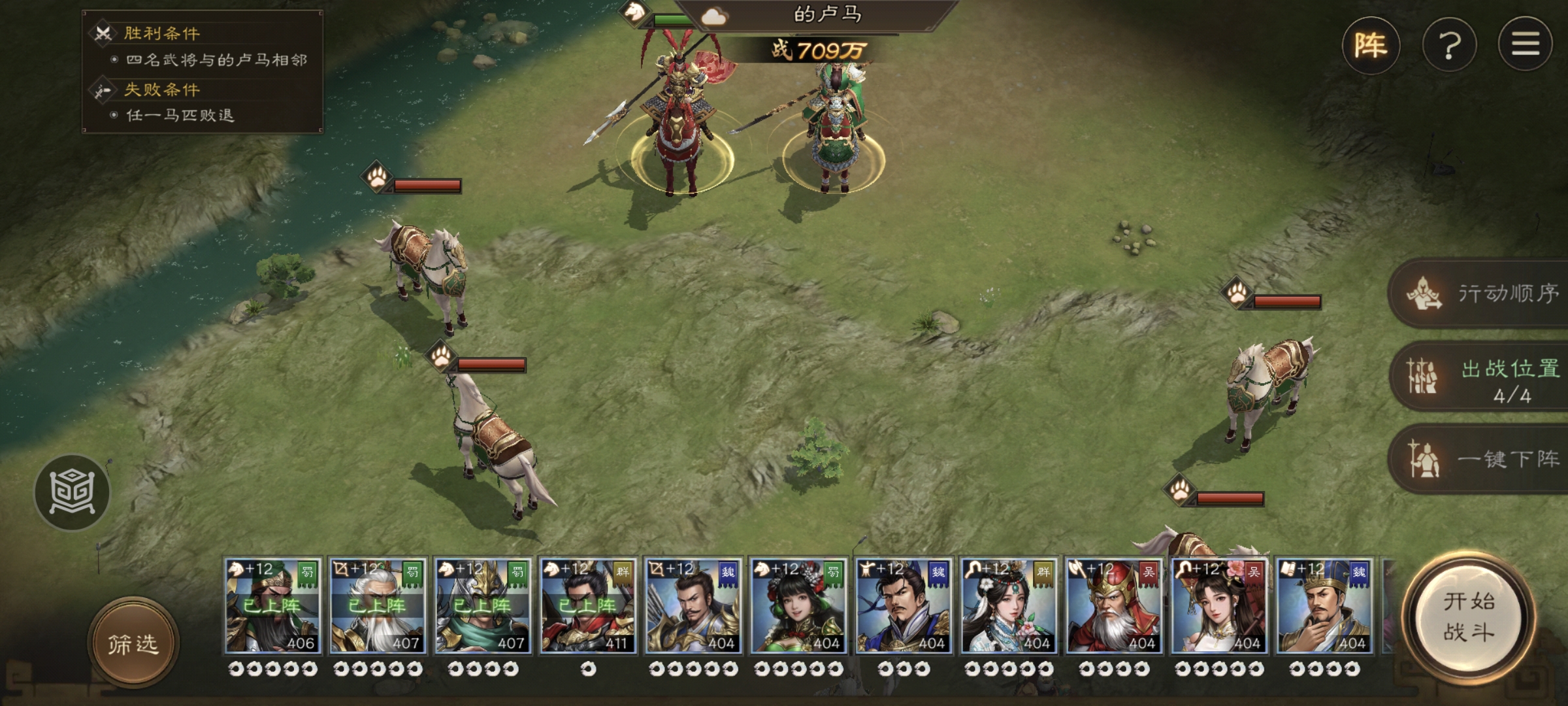Select the white-bearded level 407 hero card
Screen dimensions: 1568x706
click(378, 606)
